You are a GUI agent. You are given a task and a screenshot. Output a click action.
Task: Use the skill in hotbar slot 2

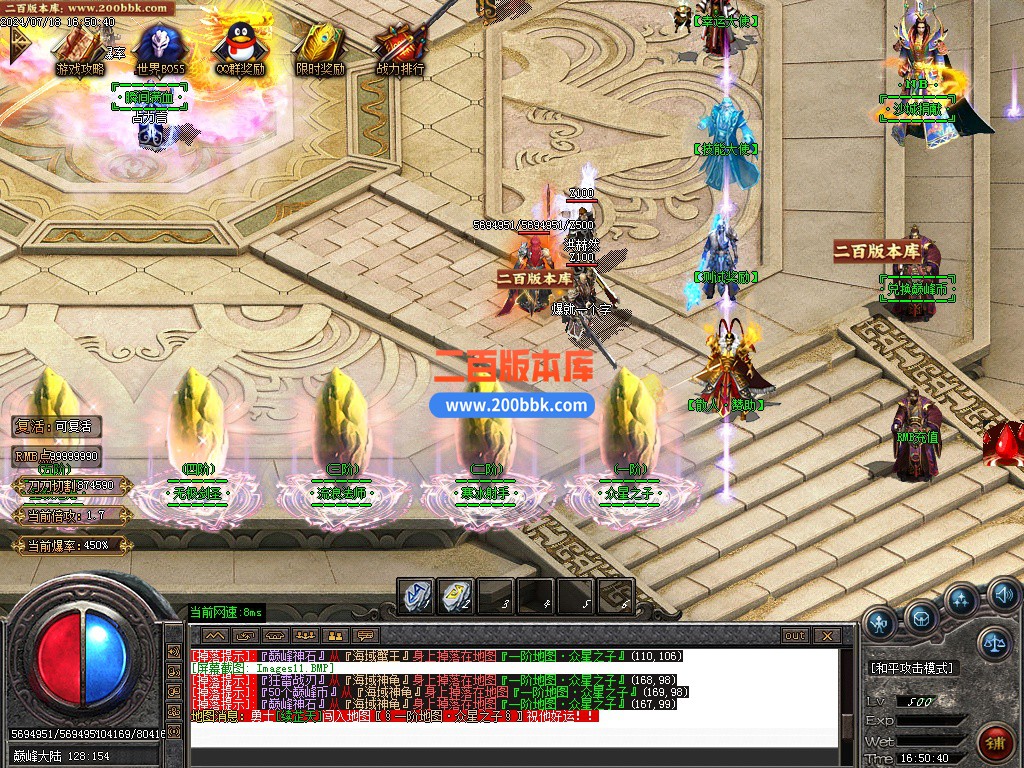(x=456, y=596)
